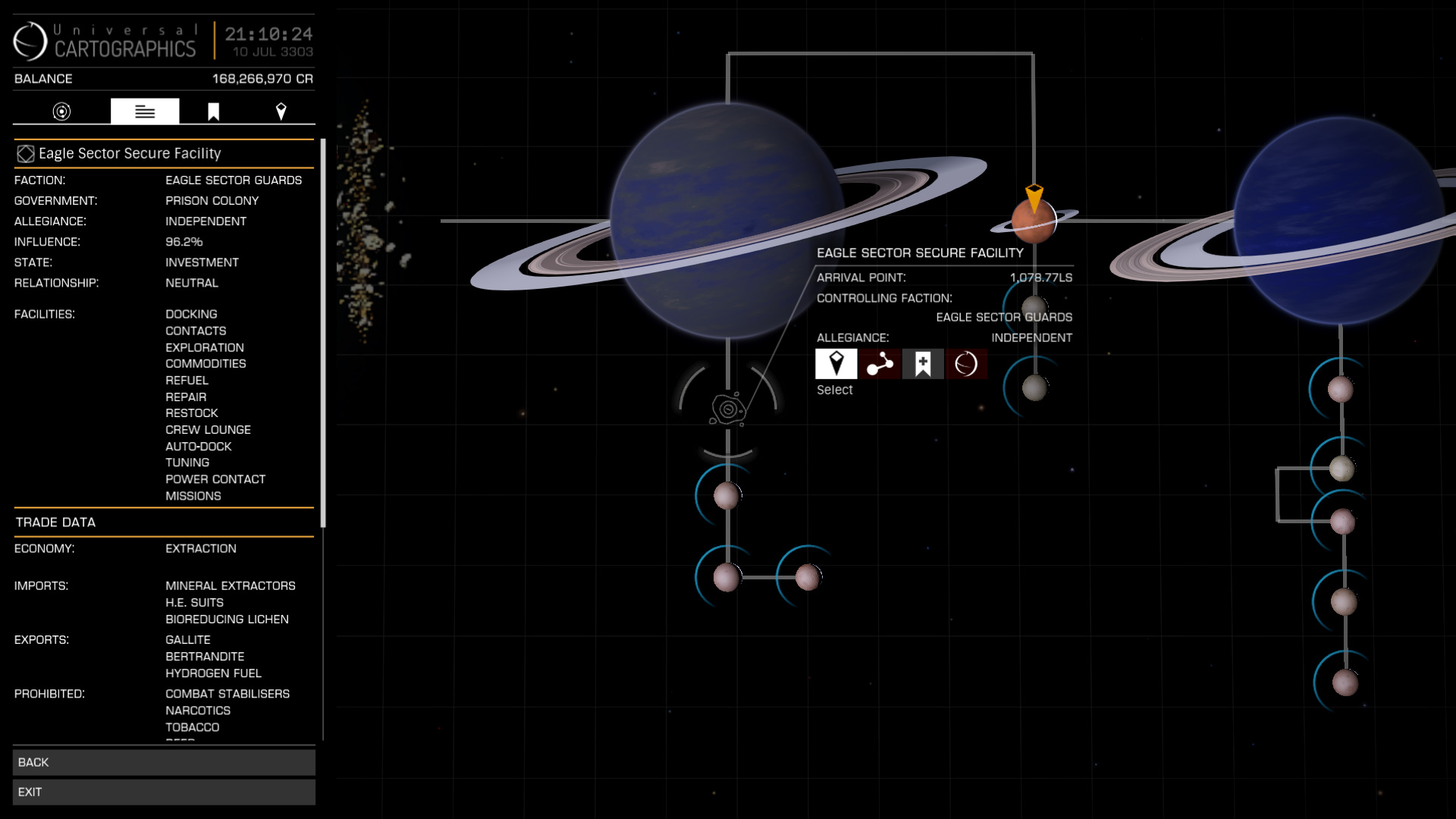Open the text-lines information tab

click(145, 111)
